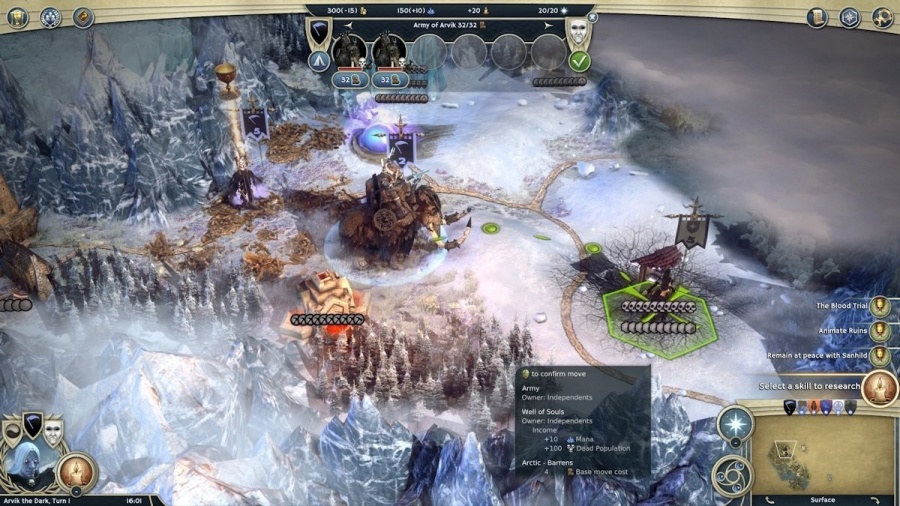Open the triple-swirl orb button near the minimap
Image resolution: width=900 pixels, height=506 pixels.
[732, 475]
